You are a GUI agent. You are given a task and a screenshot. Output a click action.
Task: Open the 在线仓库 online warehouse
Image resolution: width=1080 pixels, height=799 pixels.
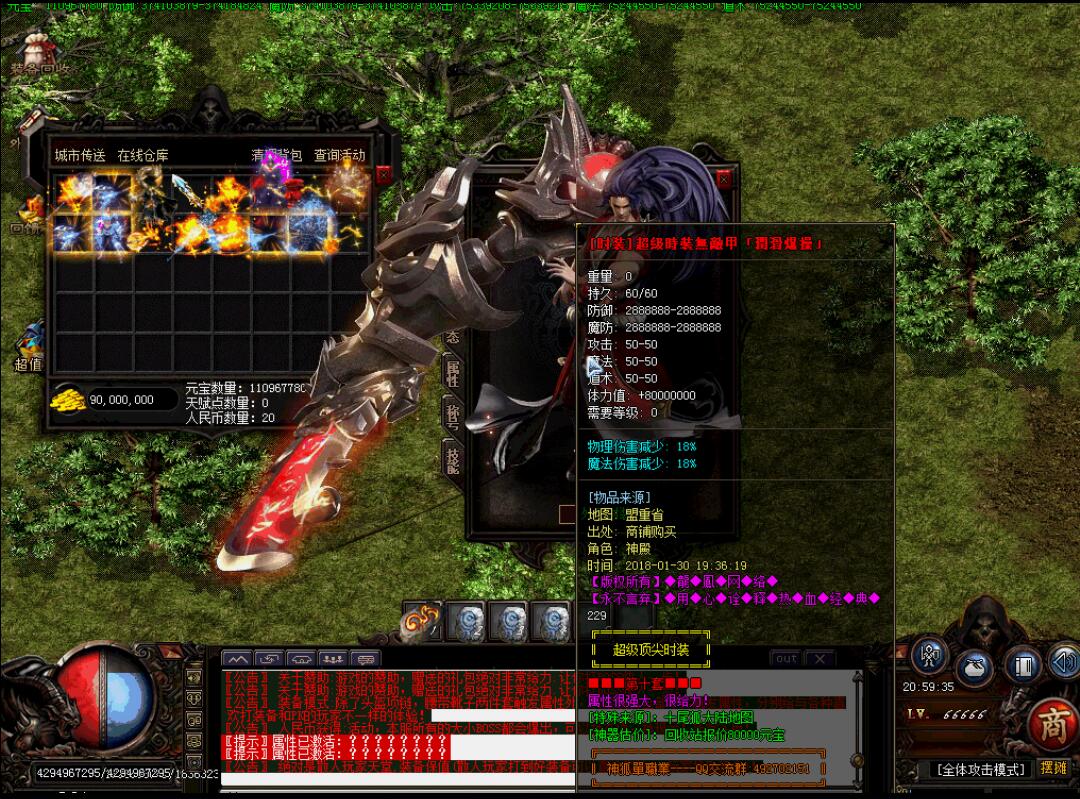click(143, 155)
